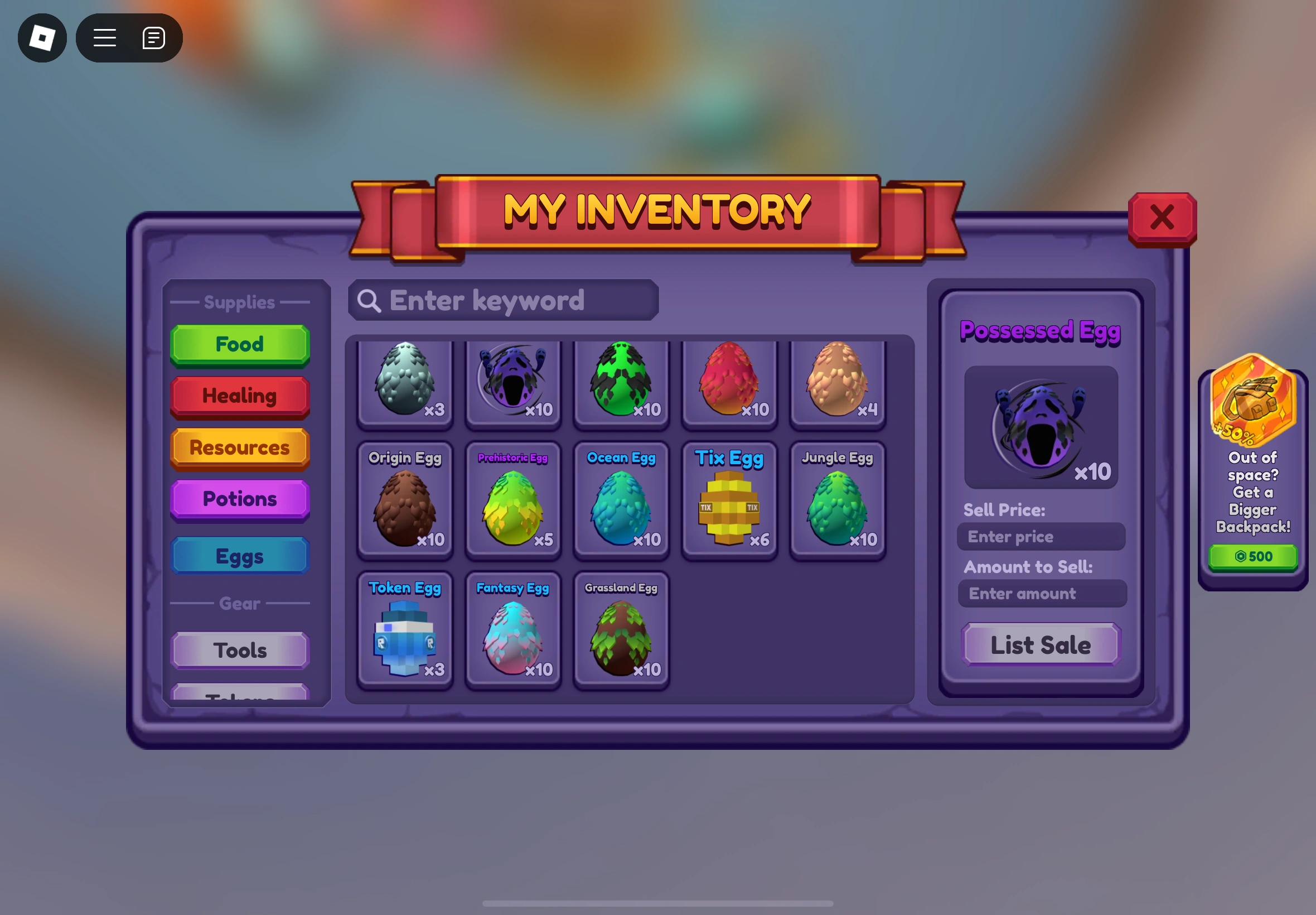Open the Roblox menu icon
Screen dimensions: 1316x915
click(42, 38)
